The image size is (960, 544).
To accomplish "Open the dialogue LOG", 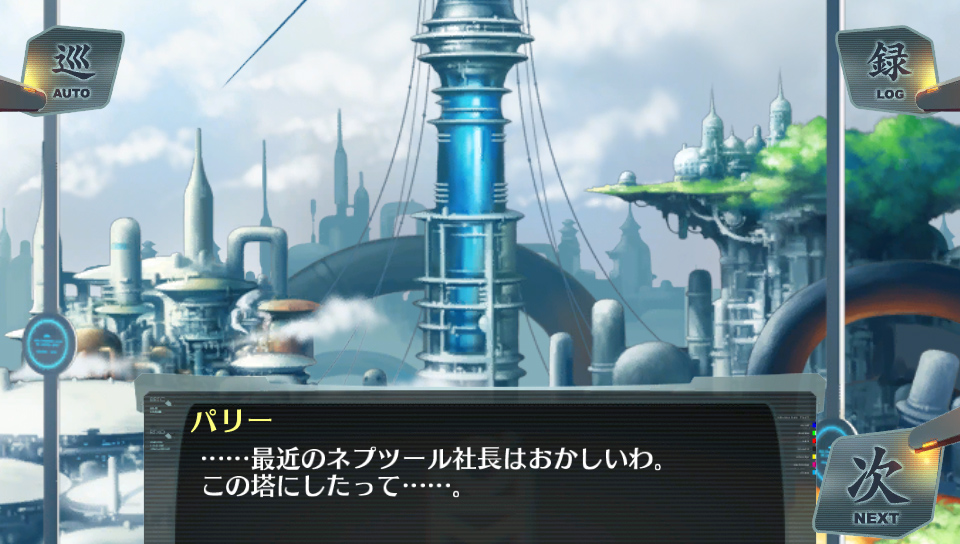I will click(x=888, y=69).
